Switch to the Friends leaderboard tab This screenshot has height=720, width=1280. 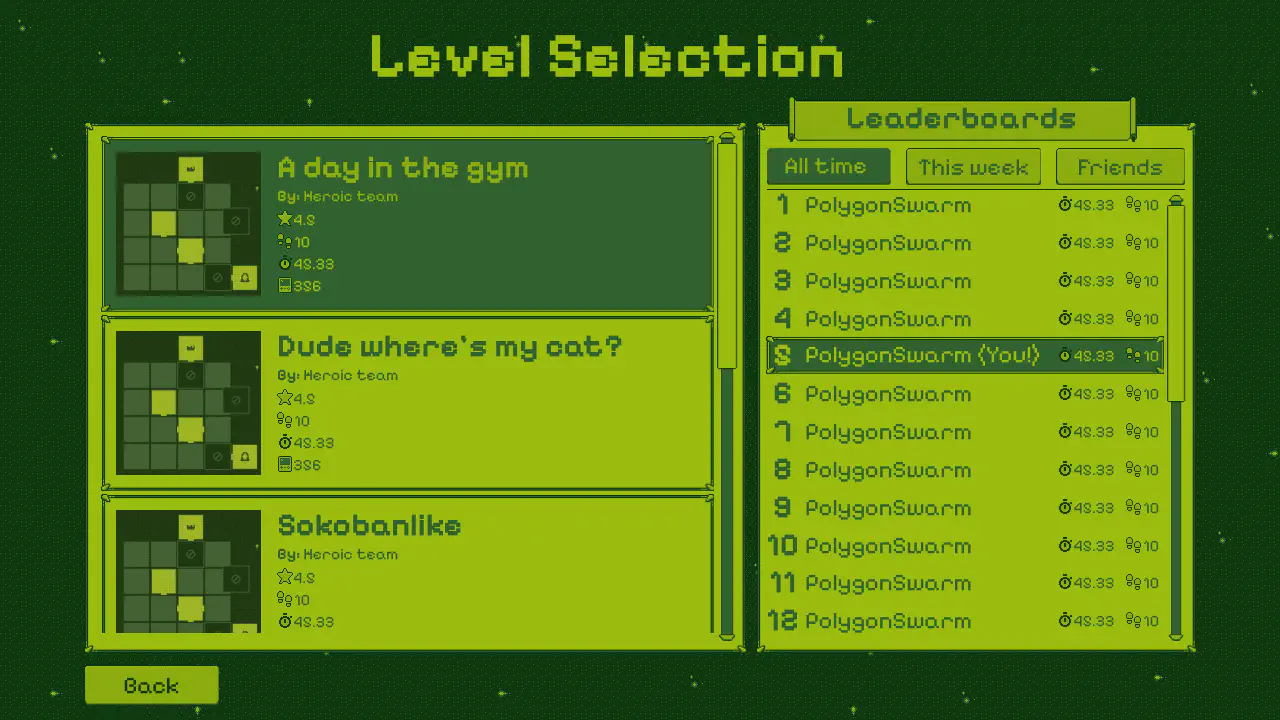click(x=1120, y=166)
